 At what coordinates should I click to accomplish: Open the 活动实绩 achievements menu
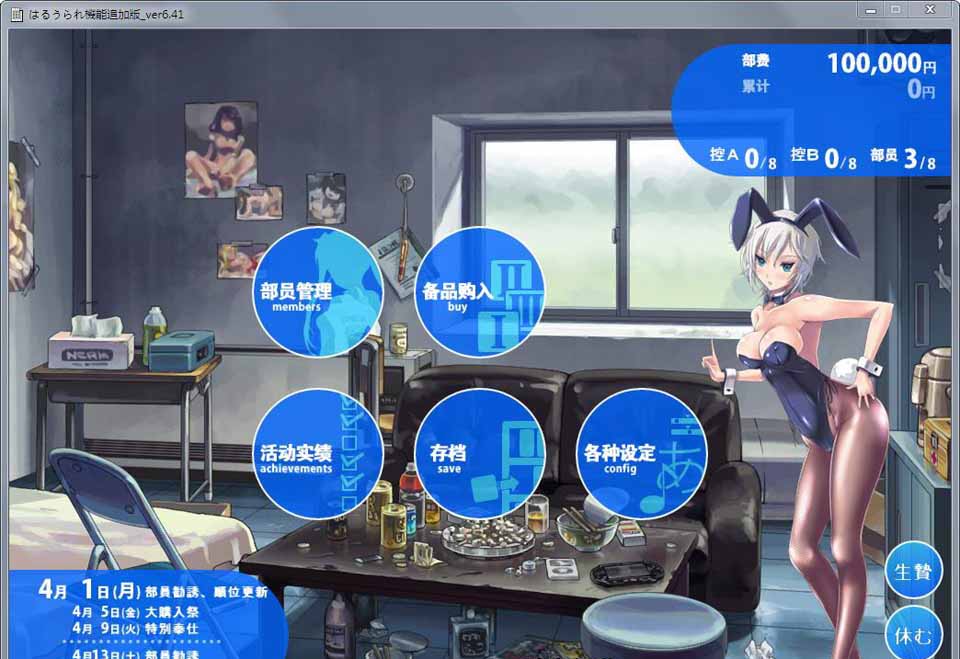pyautogui.click(x=317, y=454)
